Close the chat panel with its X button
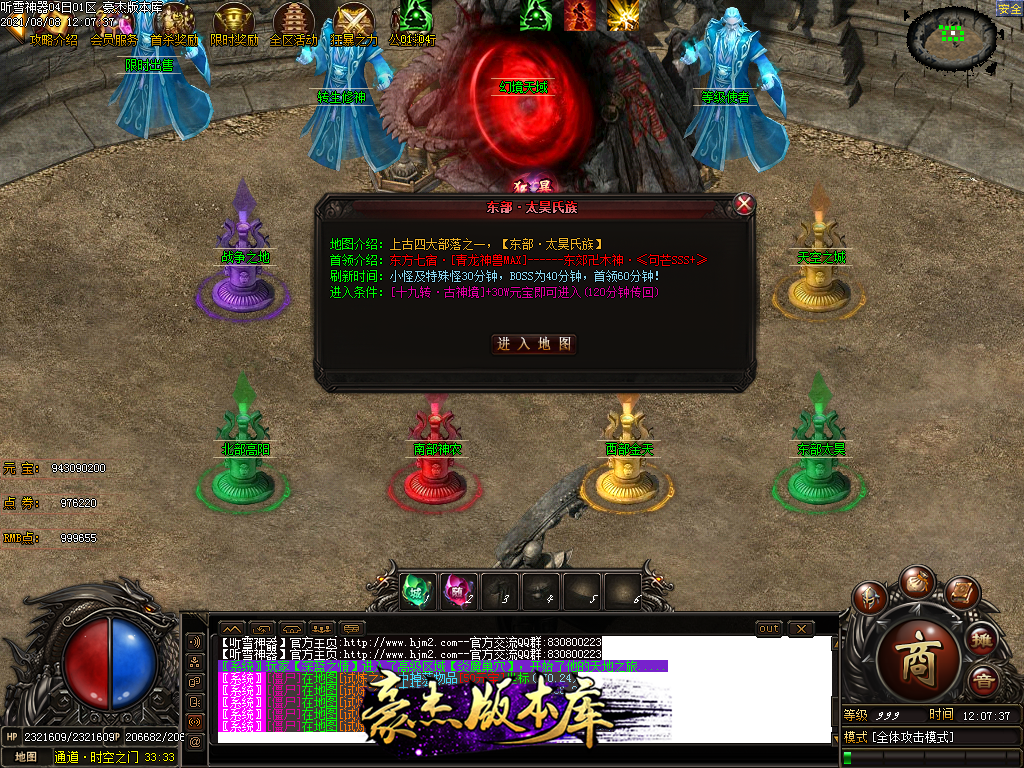 click(x=800, y=628)
